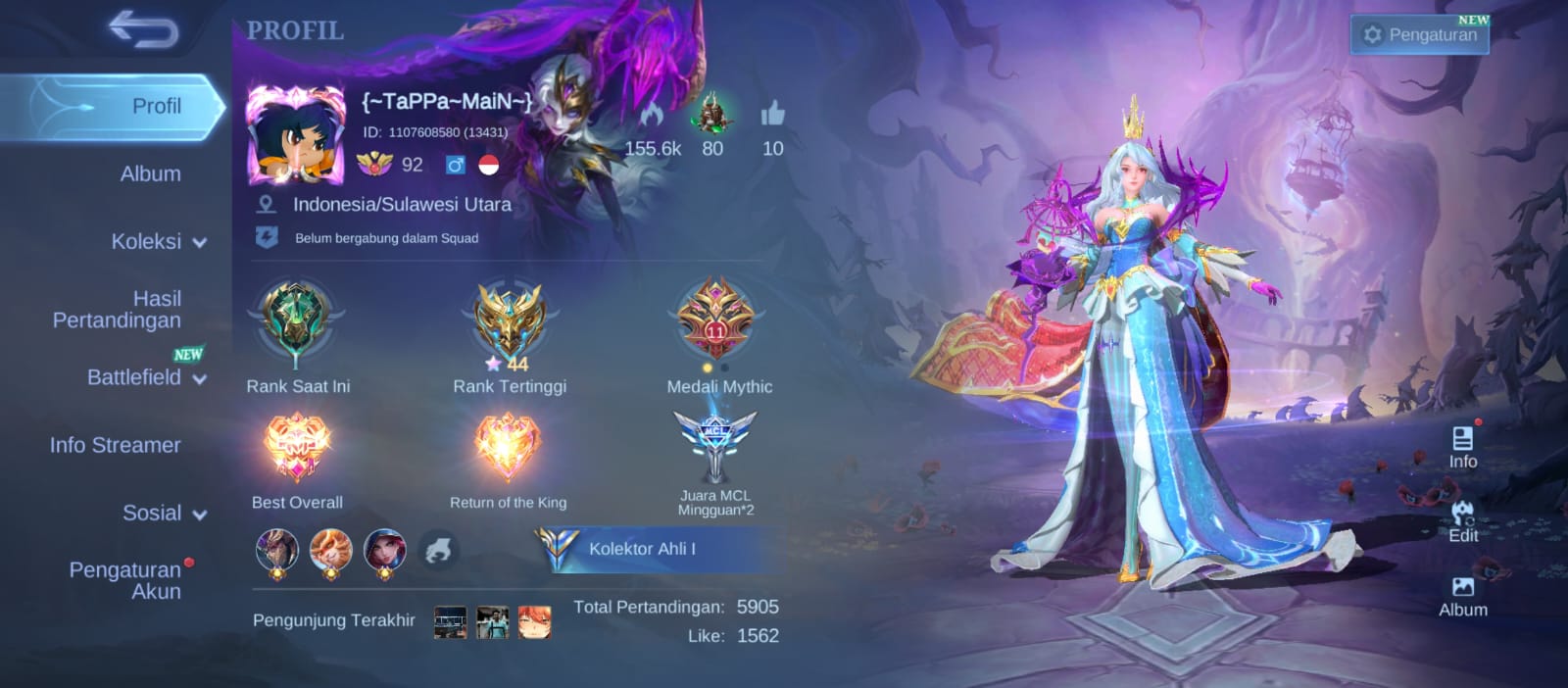This screenshot has height=688, width=1568.
Task: Tap the player avatar picture
Action: point(295,134)
